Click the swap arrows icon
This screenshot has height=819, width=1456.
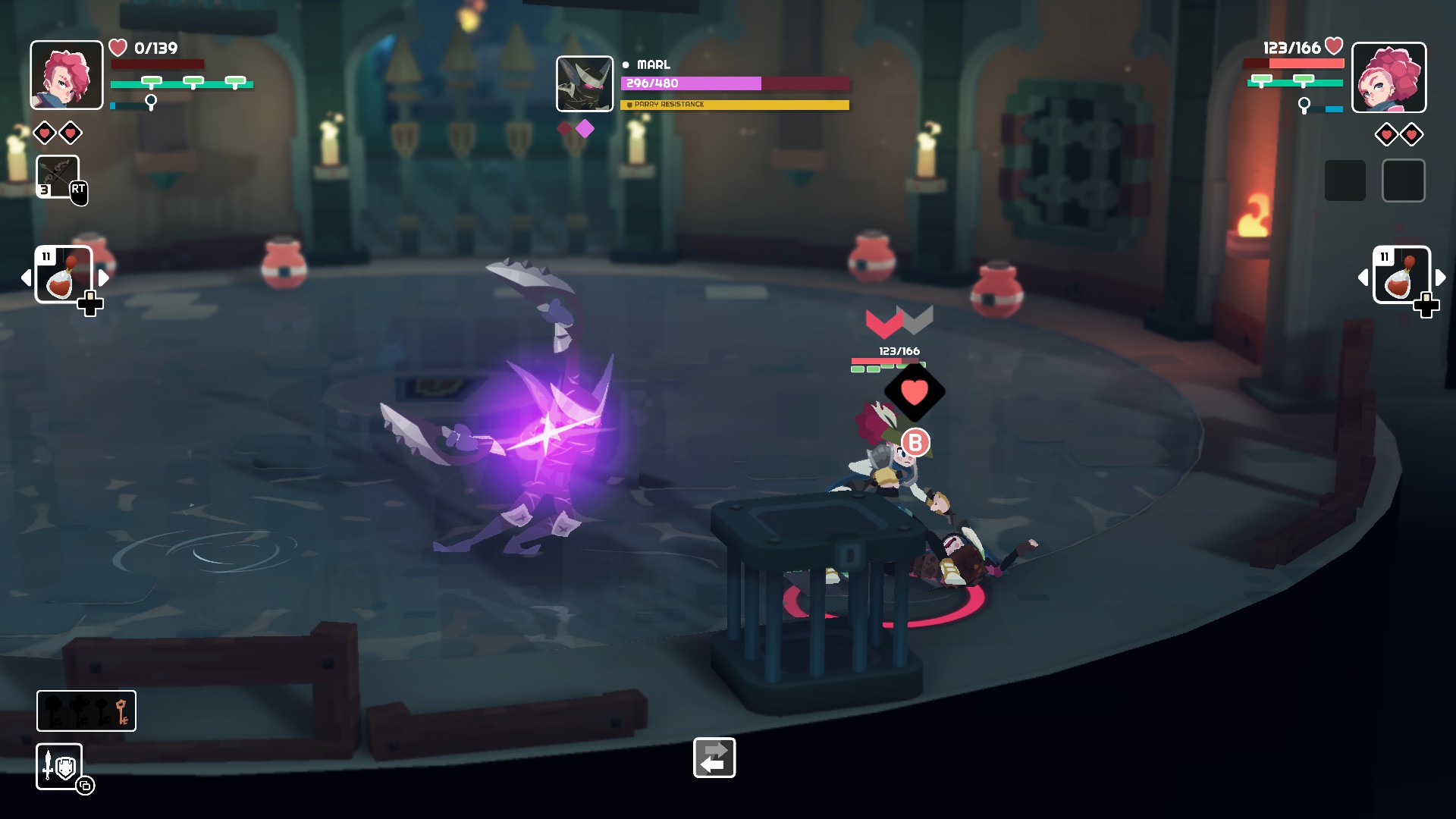[714, 758]
